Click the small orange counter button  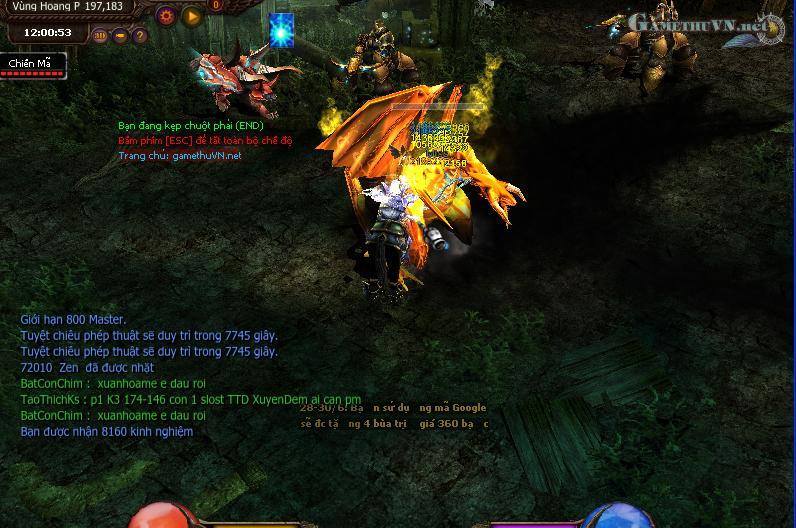(x=216, y=6)
